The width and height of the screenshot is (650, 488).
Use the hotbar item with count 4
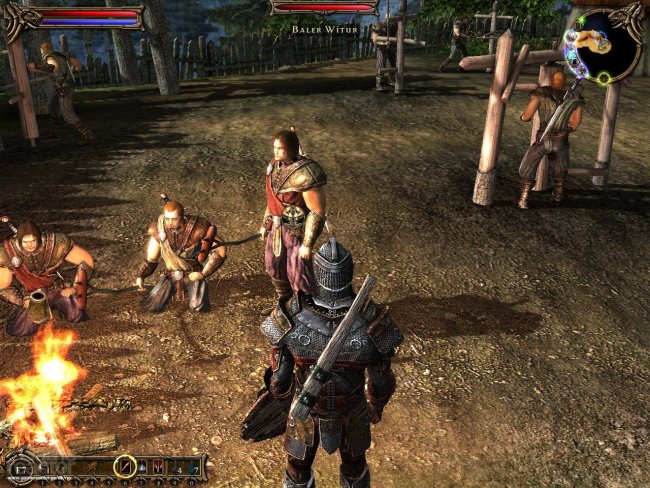(x=176, y=469)
